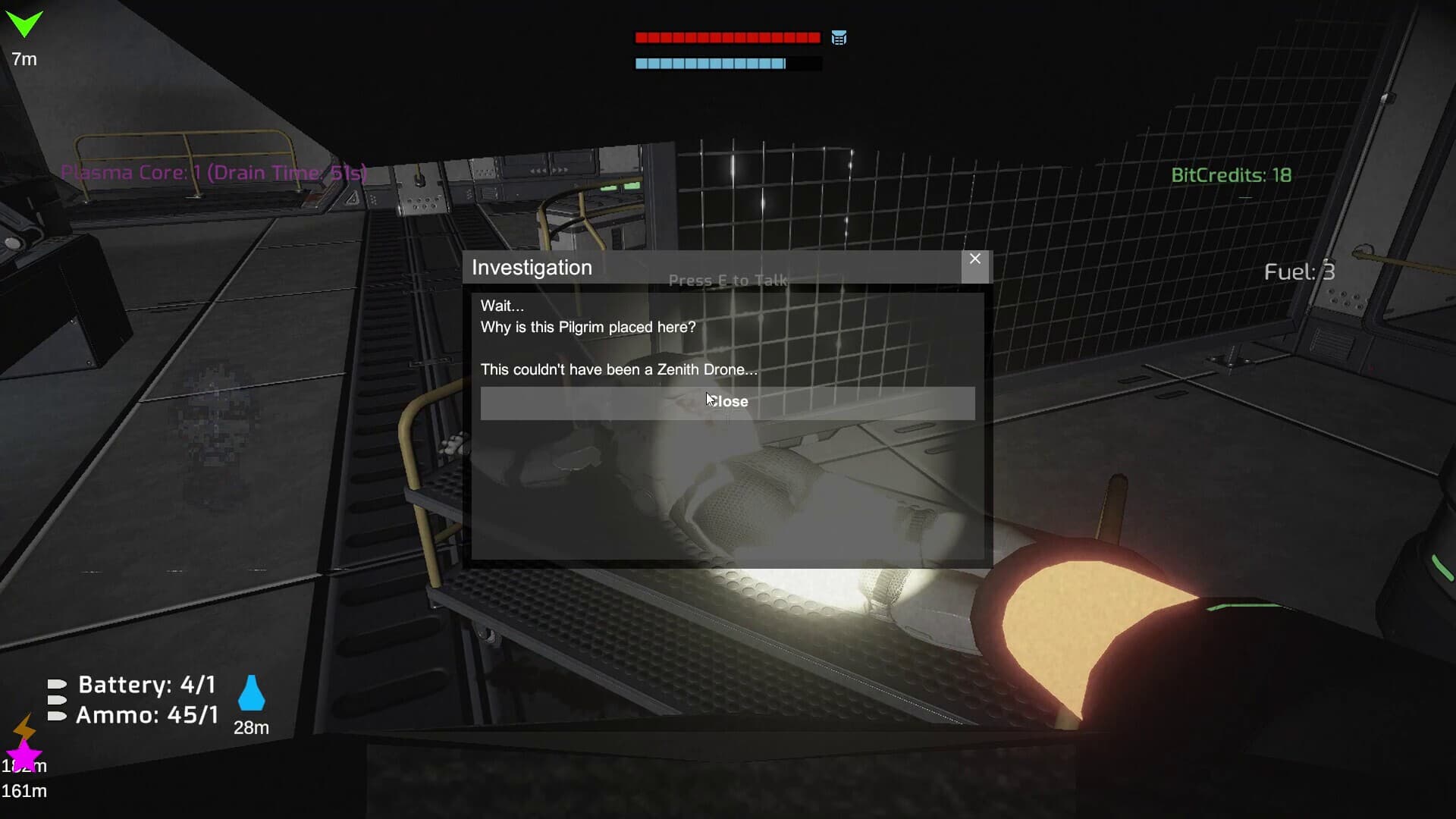
Task: Click the Press E to Talk prompt
Action: [727, 280]
